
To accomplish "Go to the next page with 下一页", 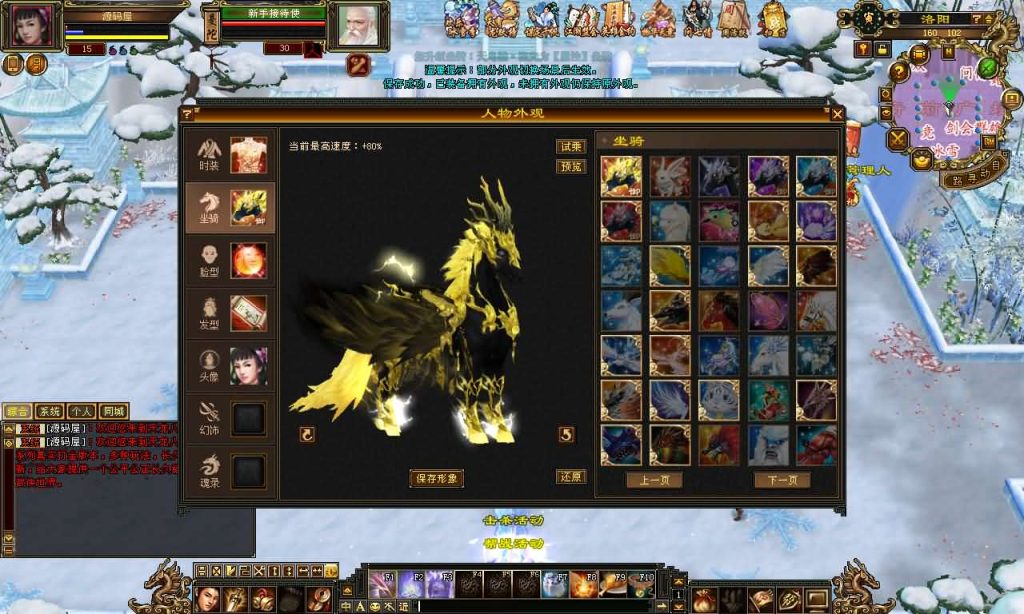I will [782, 480].
